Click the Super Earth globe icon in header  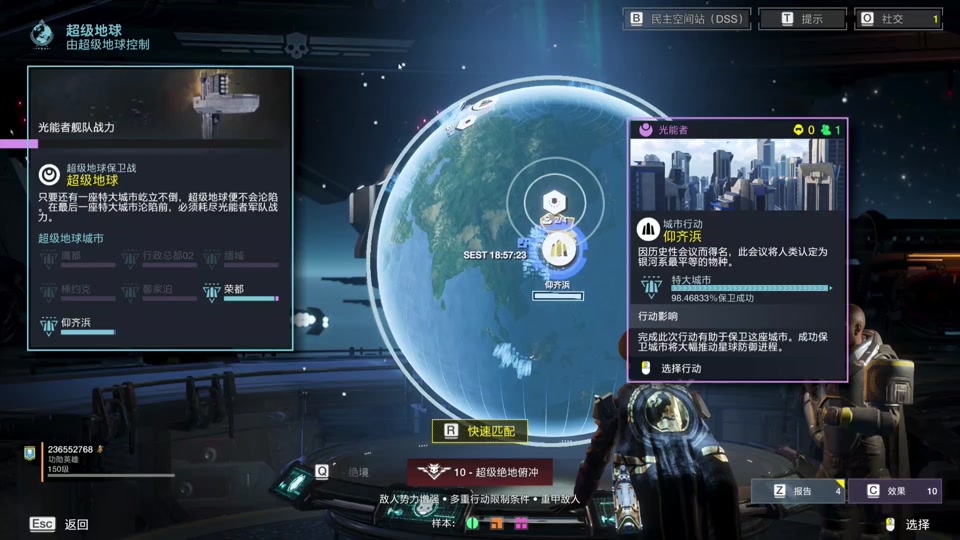point(42,35)
